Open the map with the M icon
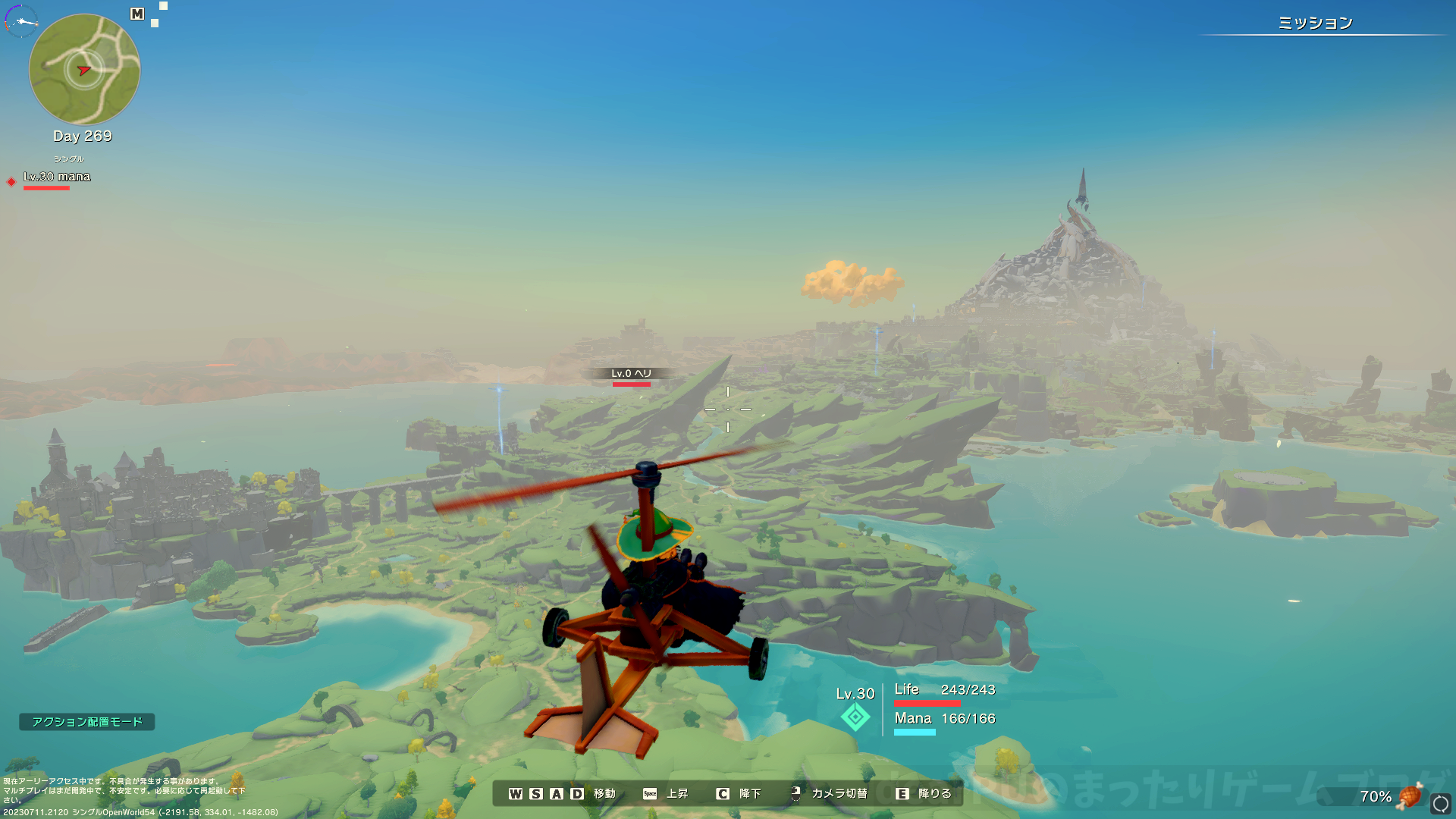1456x819 pixels. coord(137,14)
